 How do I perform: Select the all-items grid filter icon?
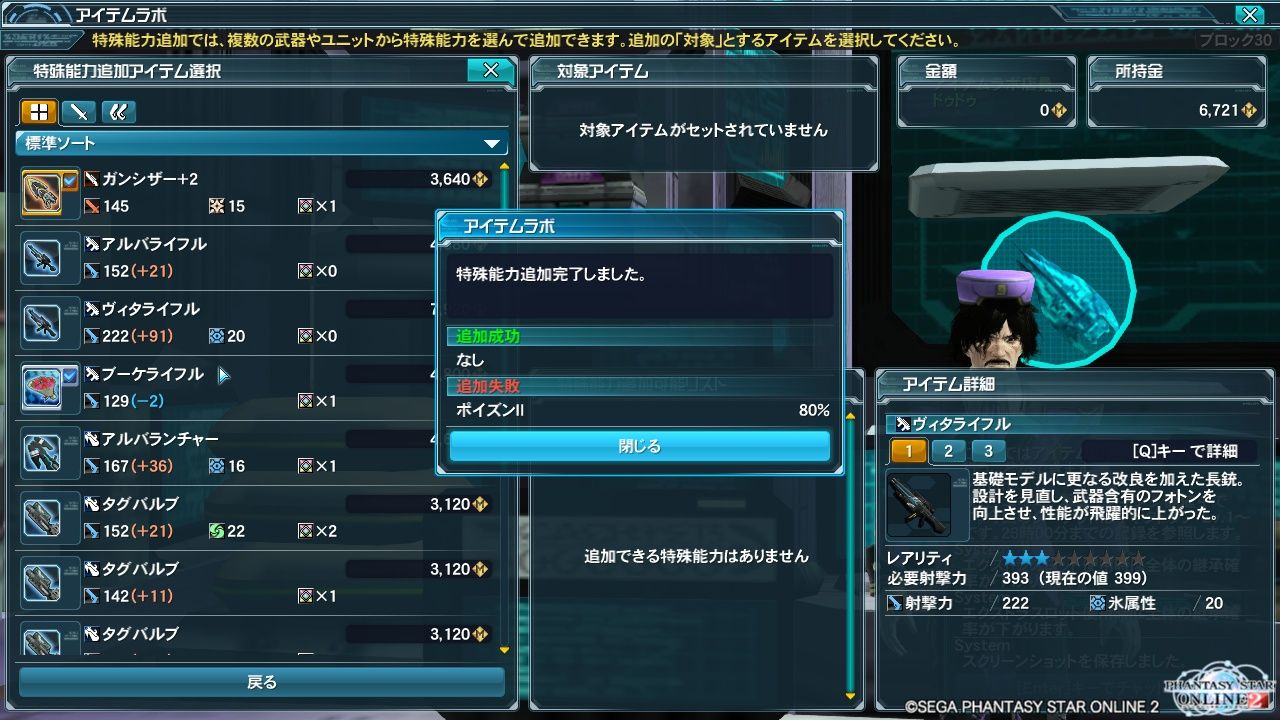[40, 112]
